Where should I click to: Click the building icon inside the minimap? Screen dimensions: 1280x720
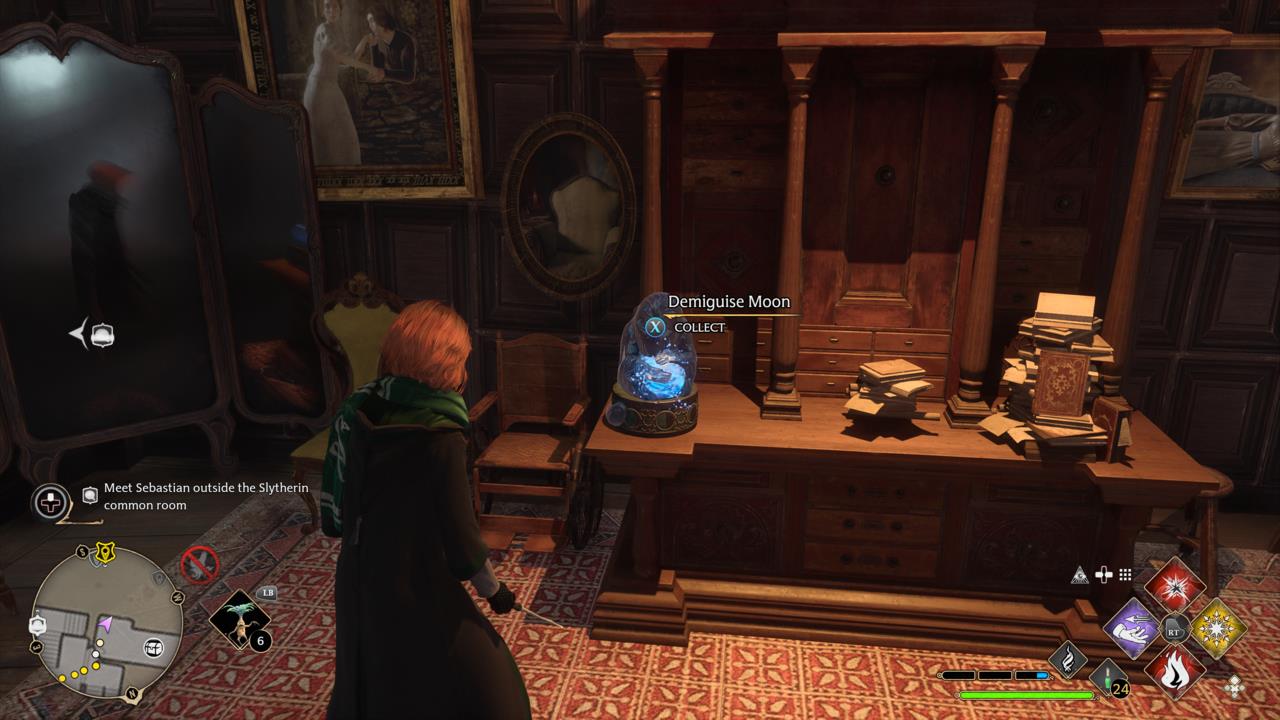pyautogui.click(x=153, y=648)
